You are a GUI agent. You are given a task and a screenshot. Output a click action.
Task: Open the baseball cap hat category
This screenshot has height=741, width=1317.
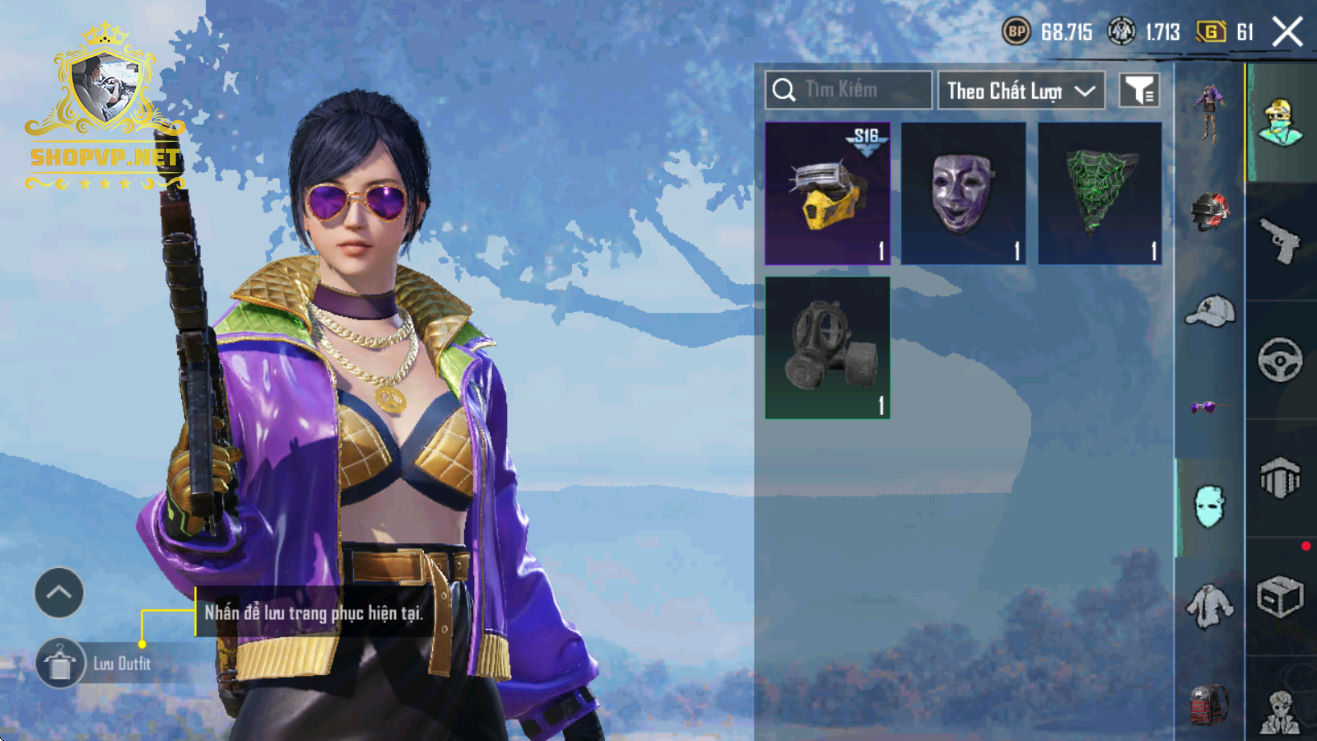(1210, 311)
